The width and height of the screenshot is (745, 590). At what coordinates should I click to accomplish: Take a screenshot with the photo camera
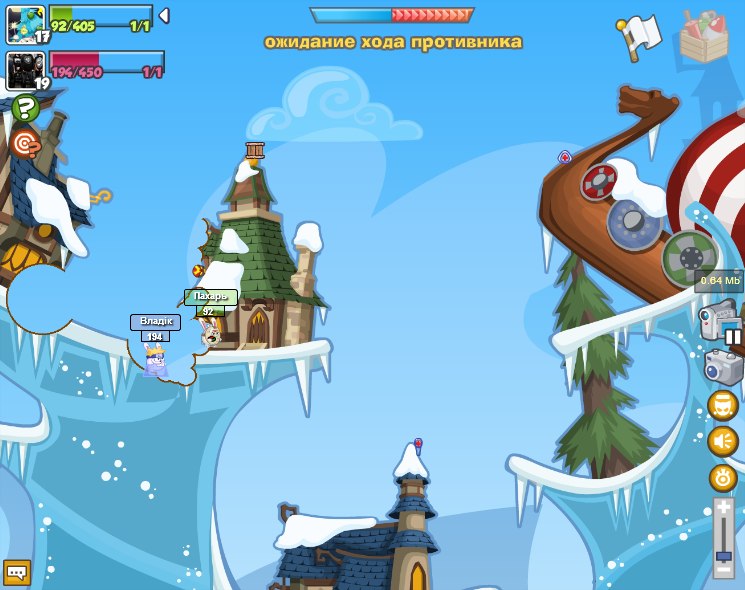(723, 366)
